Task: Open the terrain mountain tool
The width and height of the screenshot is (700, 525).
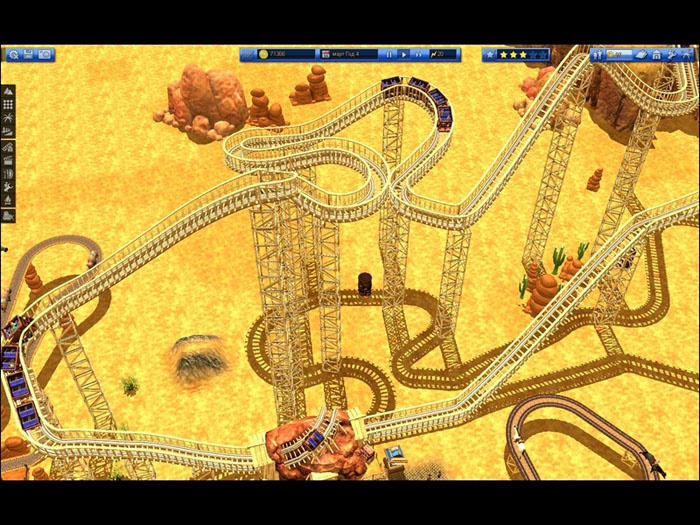Action: pyautogui.click(x=8, y=91)
